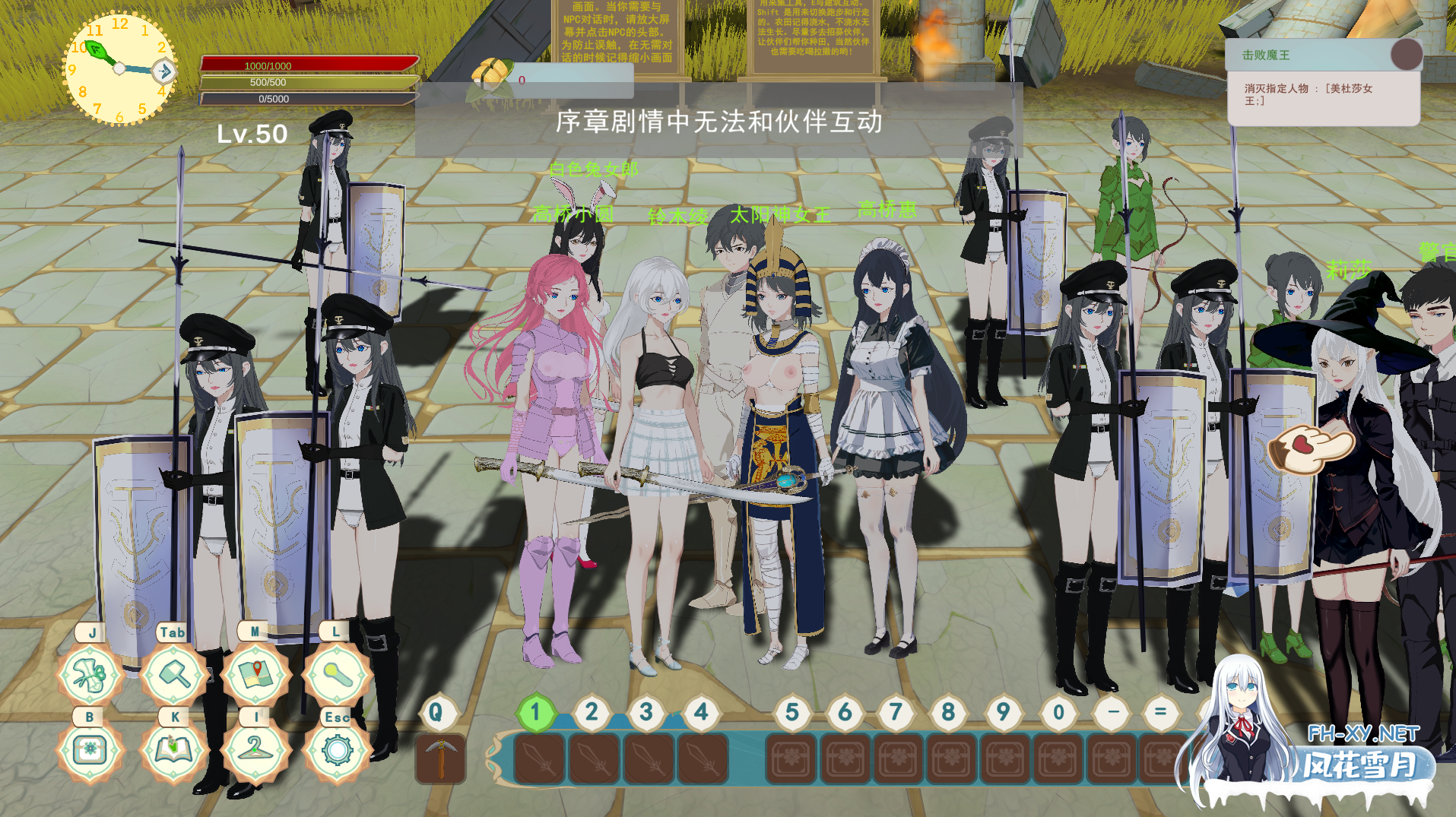Open storage with the B chest icon
Image resolution: width=1456 pixels, height=817 pixels.
coord(90,749)
